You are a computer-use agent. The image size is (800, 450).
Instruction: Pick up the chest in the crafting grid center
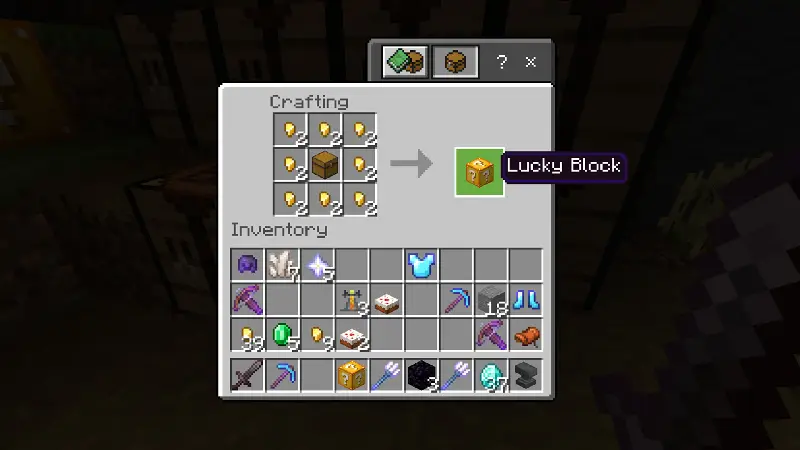tap(325, 163)
